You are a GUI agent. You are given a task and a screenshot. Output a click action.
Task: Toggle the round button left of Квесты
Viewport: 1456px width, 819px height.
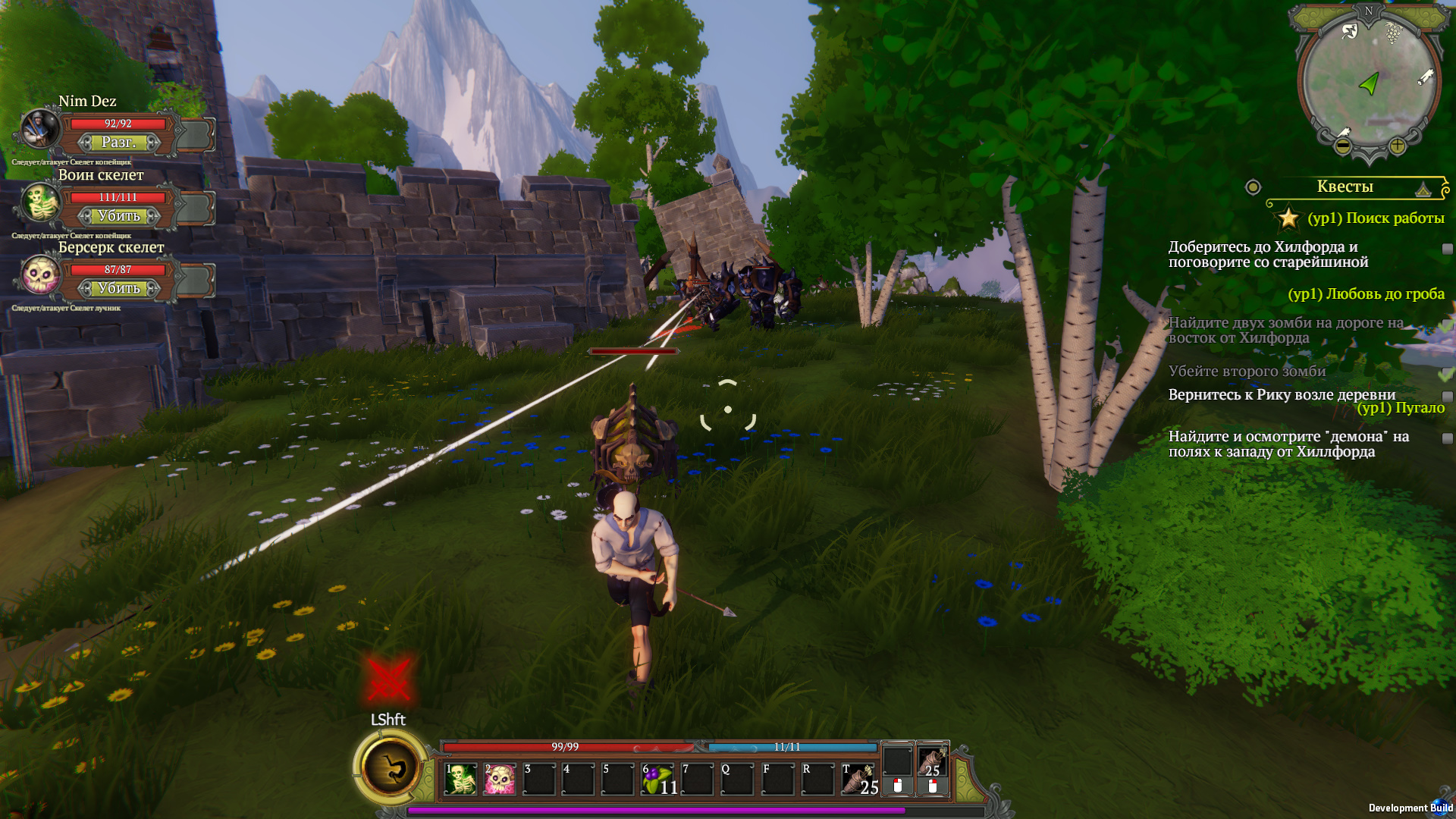point(1253,187)
